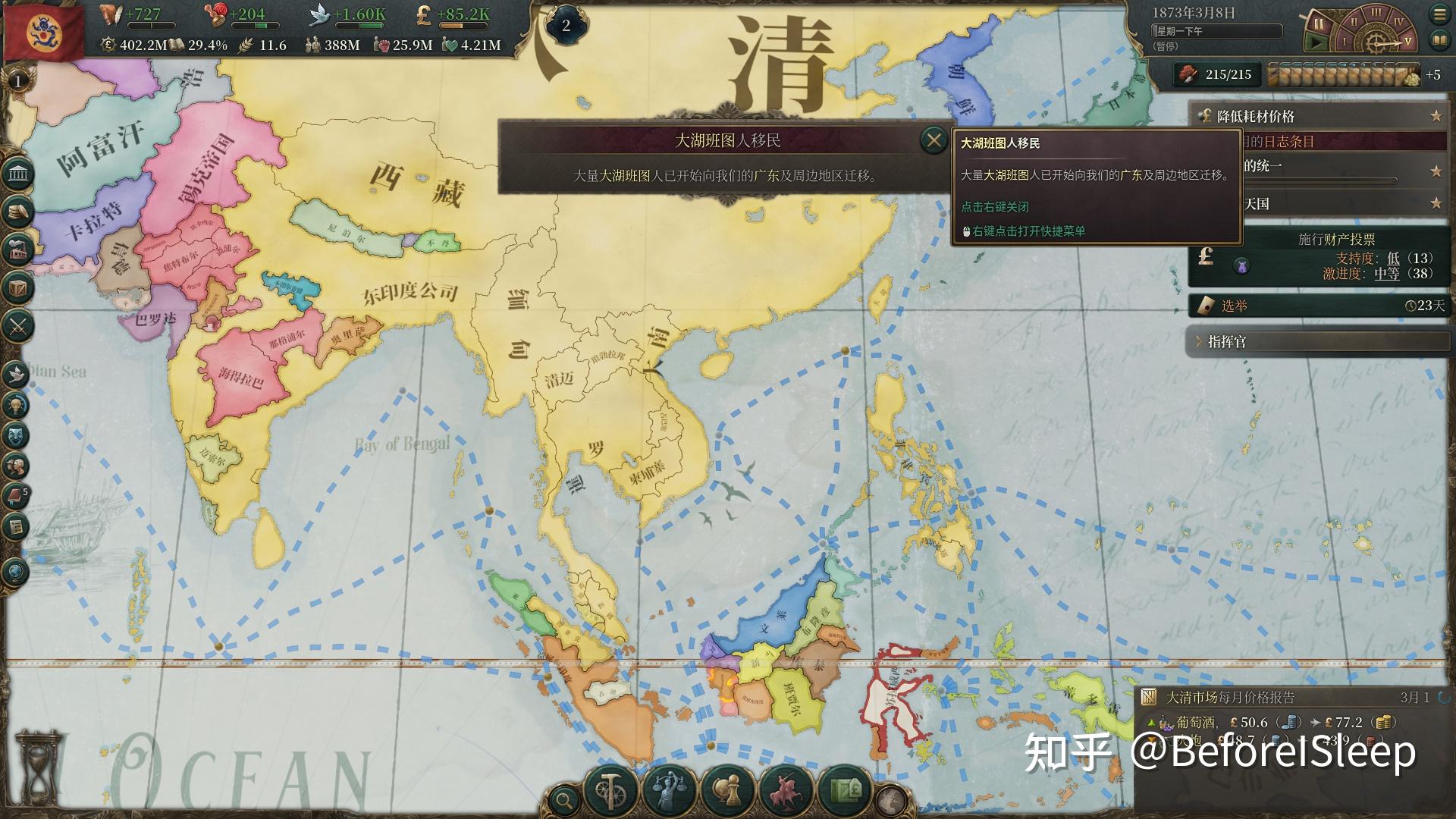Image resolution: width=1456 pixels, height=819 pixels.
Task: Open the Journal with the red book icon
Action: click(15, 497)
